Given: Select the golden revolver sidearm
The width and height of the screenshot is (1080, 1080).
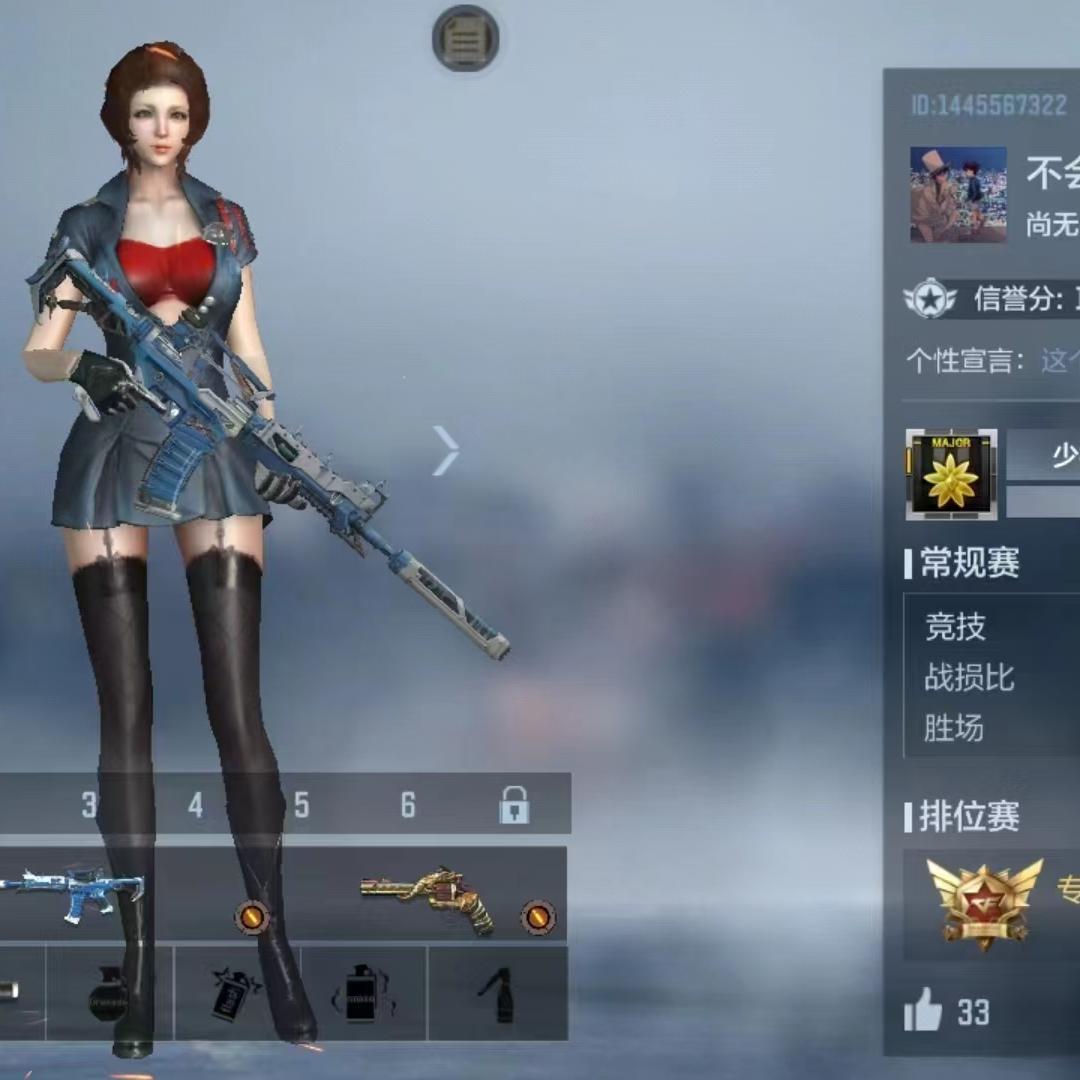Looking at the screenshot, I should click(x=430, y=896).
